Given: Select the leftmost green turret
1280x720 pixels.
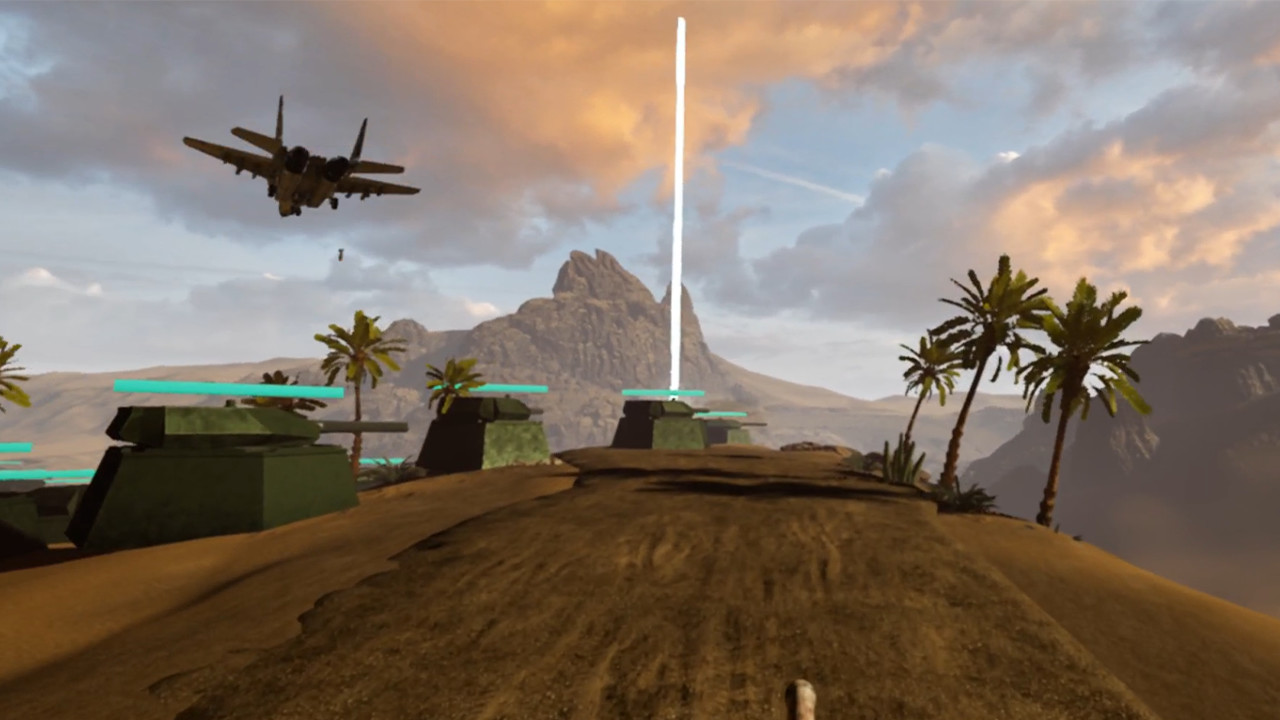Looking at the screenshot, I should pos(220,450).
